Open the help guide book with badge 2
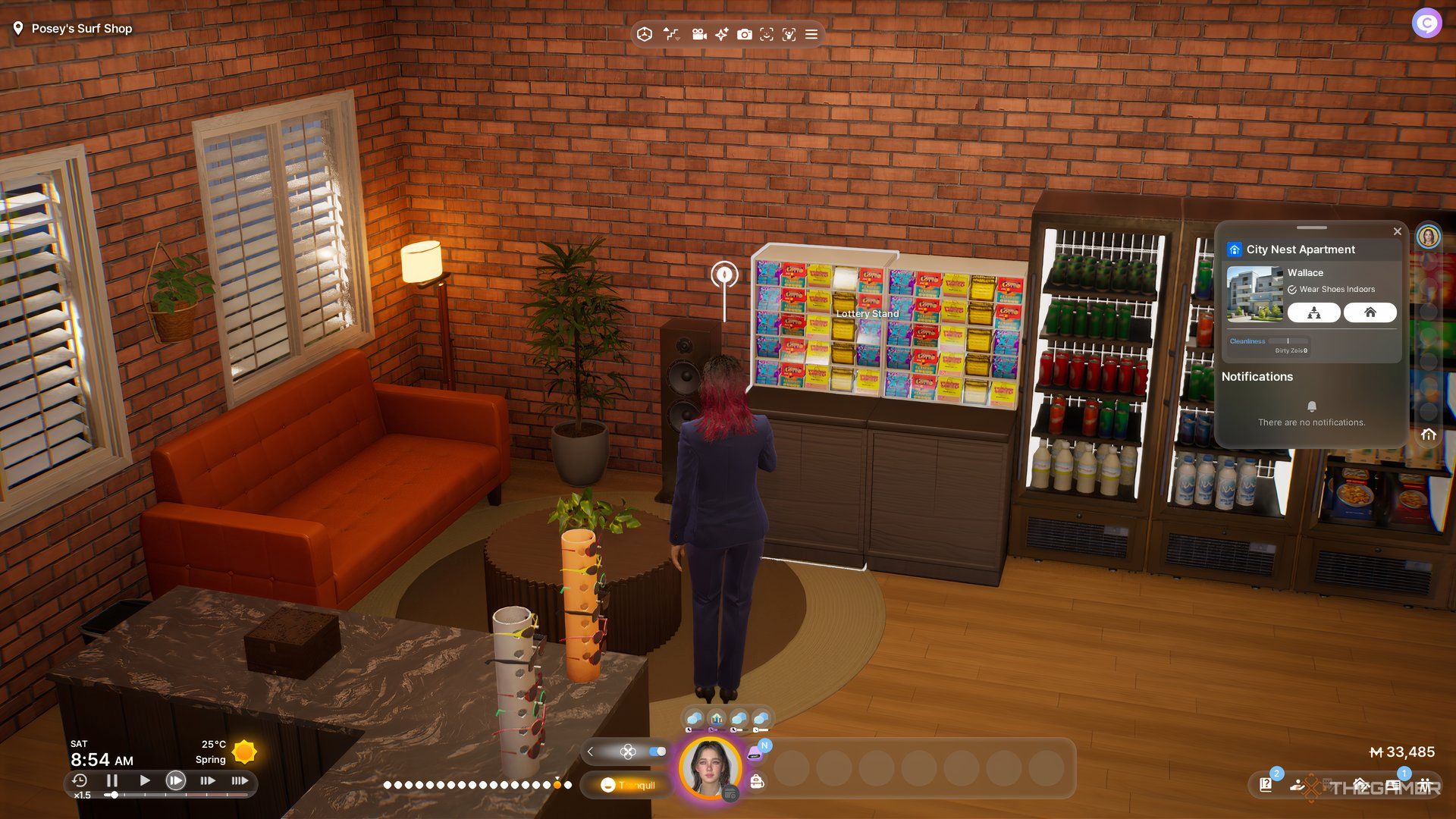The image size is (1456, 819). pyautogui.click(x=1266, y=786)
